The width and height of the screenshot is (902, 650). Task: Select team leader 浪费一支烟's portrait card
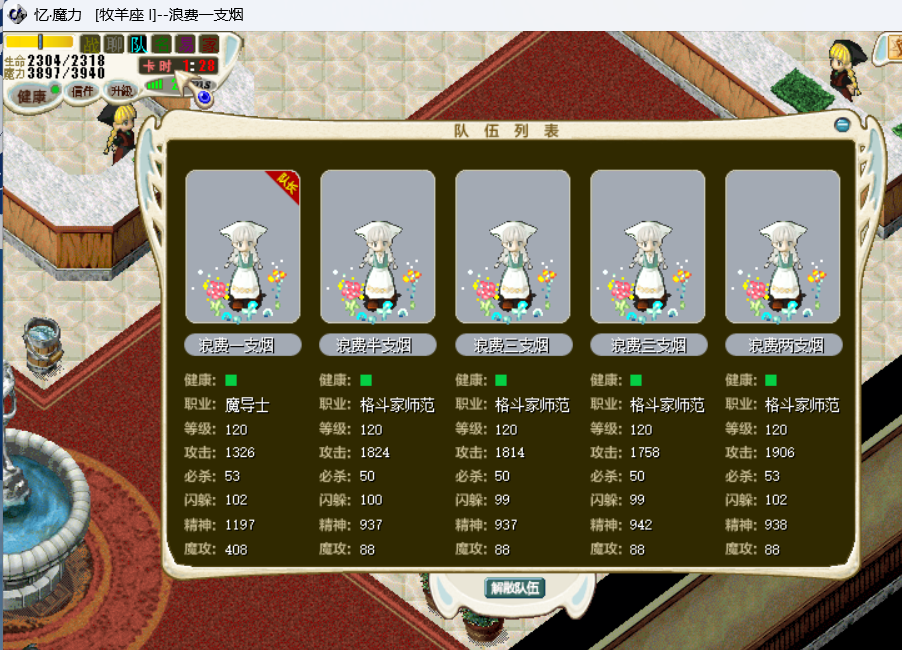point(243,246)
